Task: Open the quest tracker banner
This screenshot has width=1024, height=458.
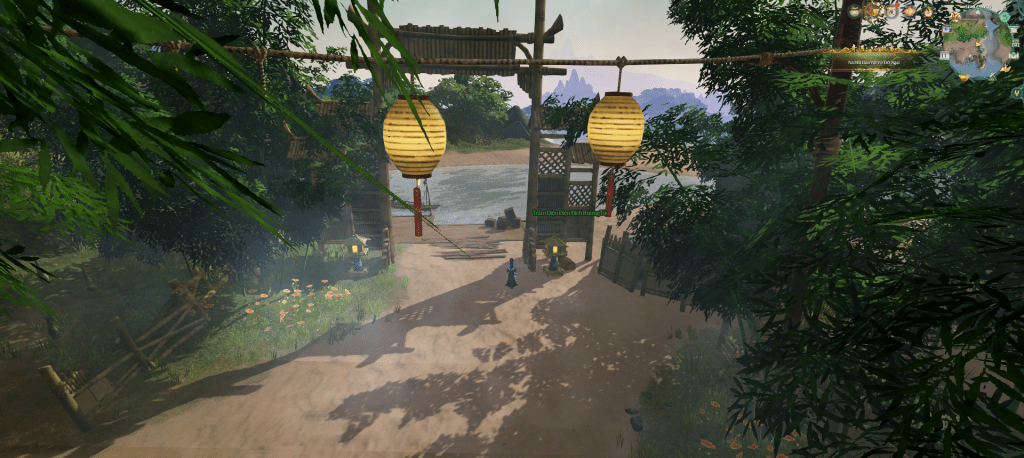Action: (874, 62)
